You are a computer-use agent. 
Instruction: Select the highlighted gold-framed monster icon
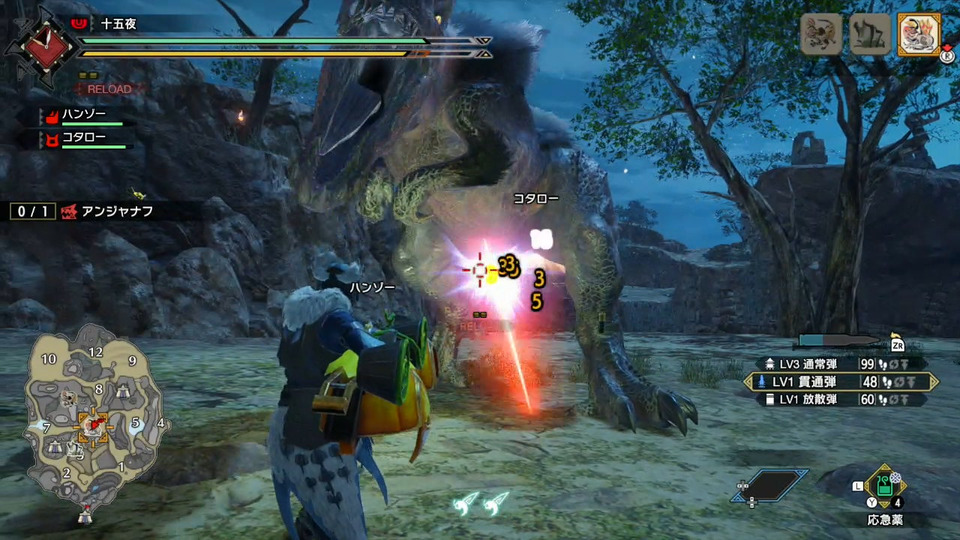(919, 34)
